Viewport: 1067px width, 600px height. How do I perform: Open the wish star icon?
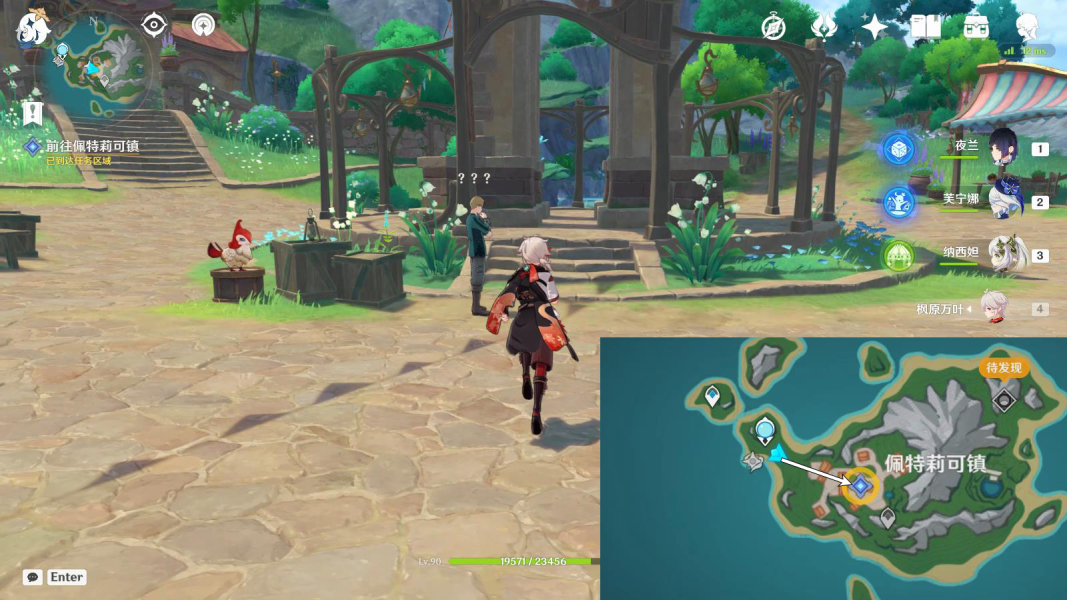pyautogui.click(x=874, y=27)
